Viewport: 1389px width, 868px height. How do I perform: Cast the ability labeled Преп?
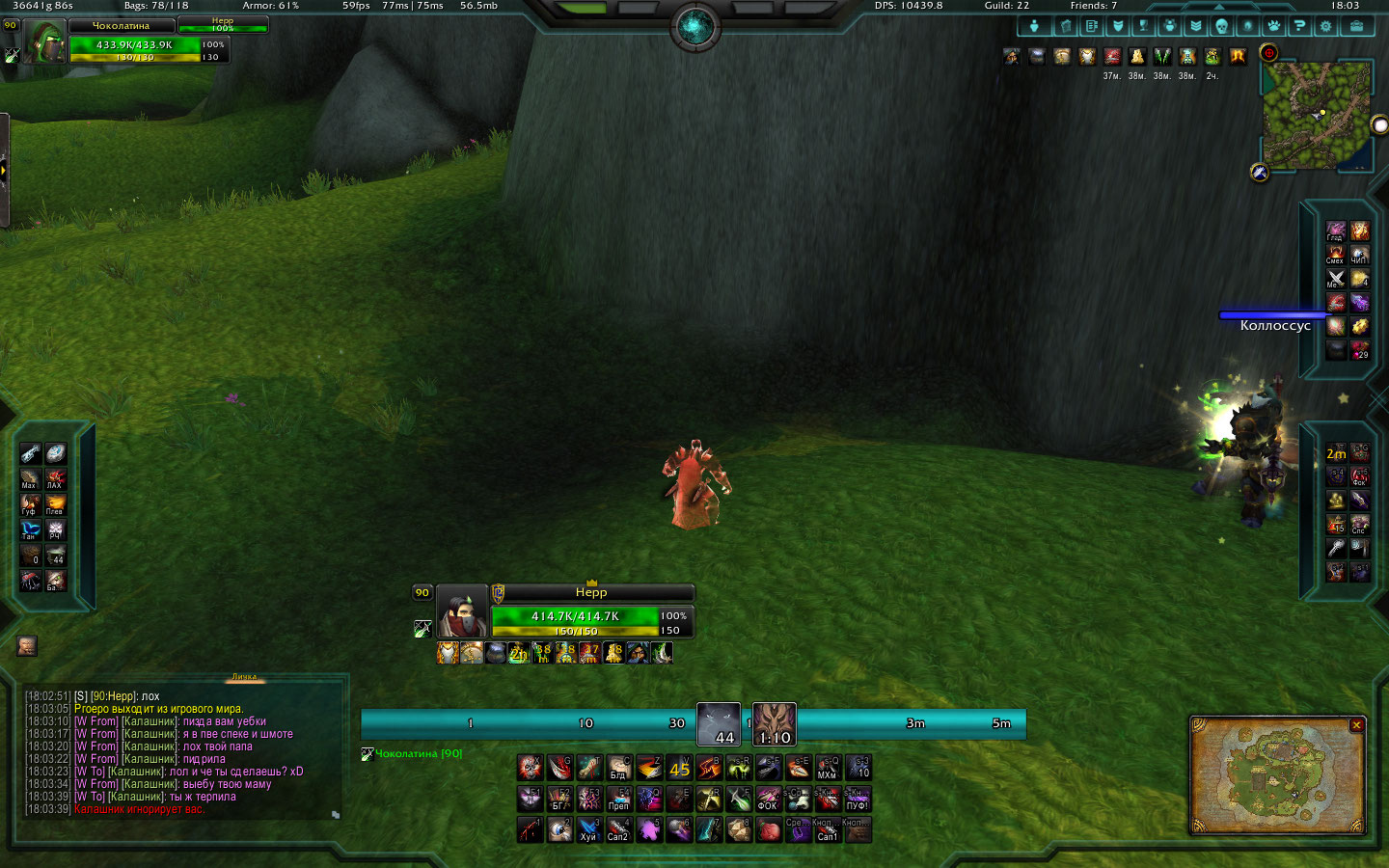[x=619, y=800]
